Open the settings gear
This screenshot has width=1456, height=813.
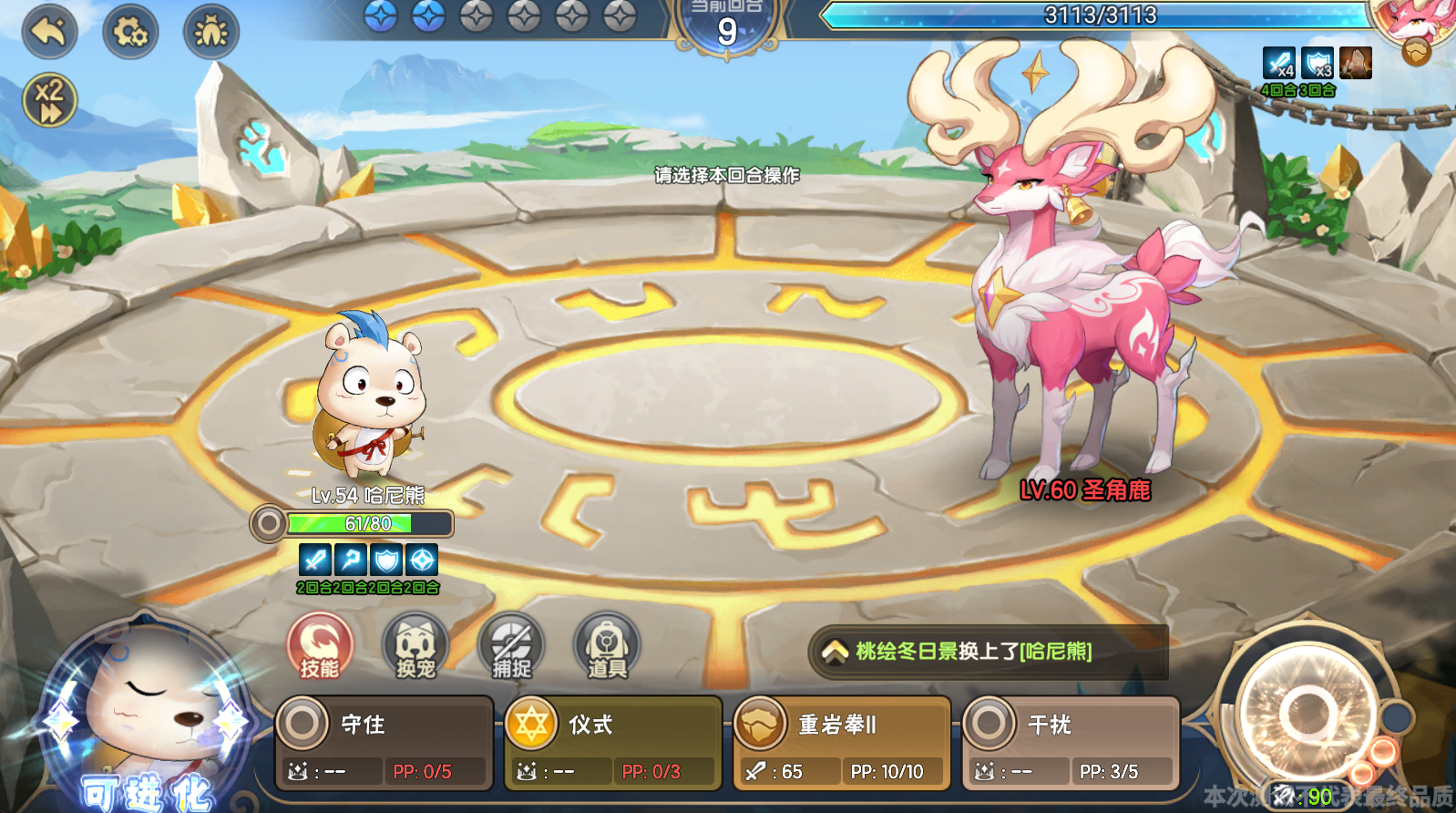coord(129,31)
